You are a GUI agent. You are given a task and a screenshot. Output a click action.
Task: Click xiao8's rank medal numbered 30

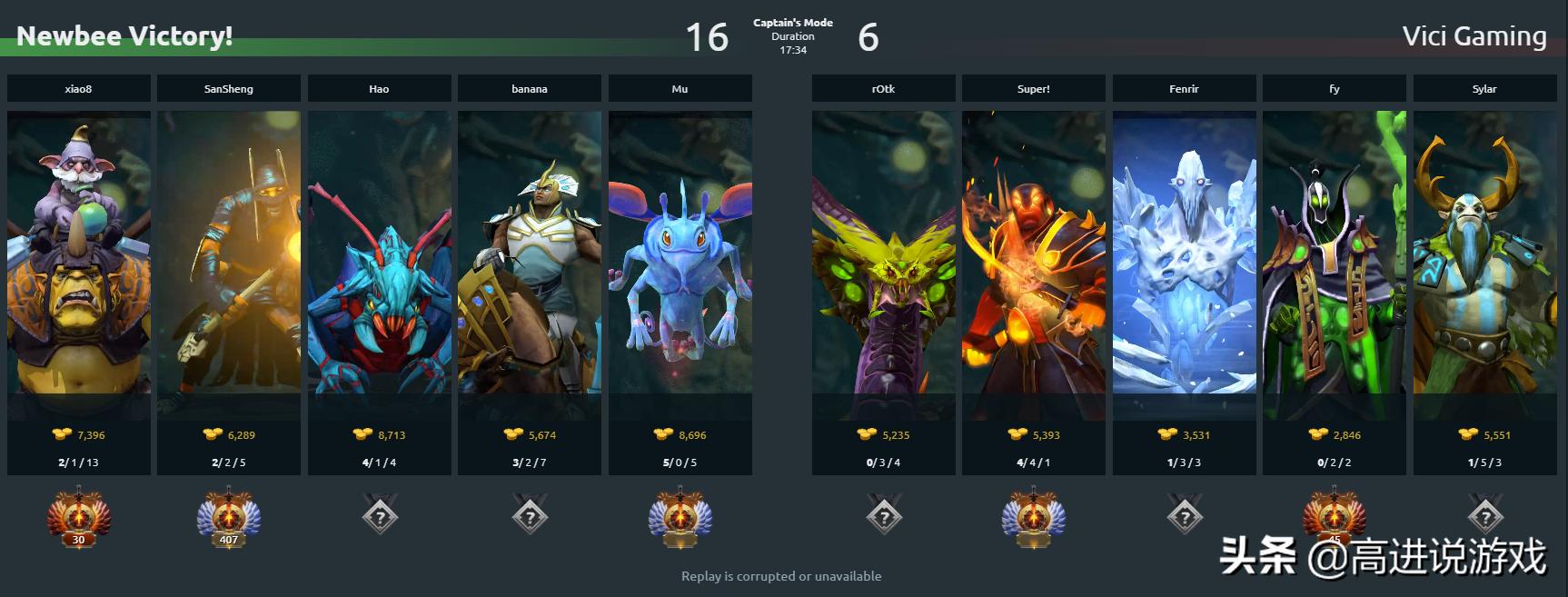[79, 518]
